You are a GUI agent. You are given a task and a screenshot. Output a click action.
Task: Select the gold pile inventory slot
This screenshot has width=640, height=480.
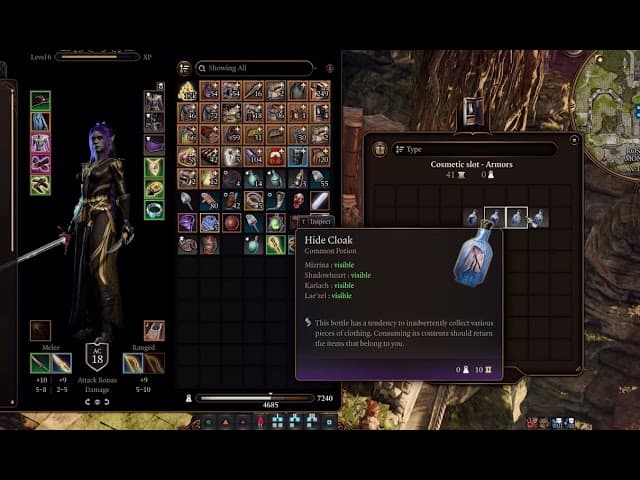coord(187,92)
